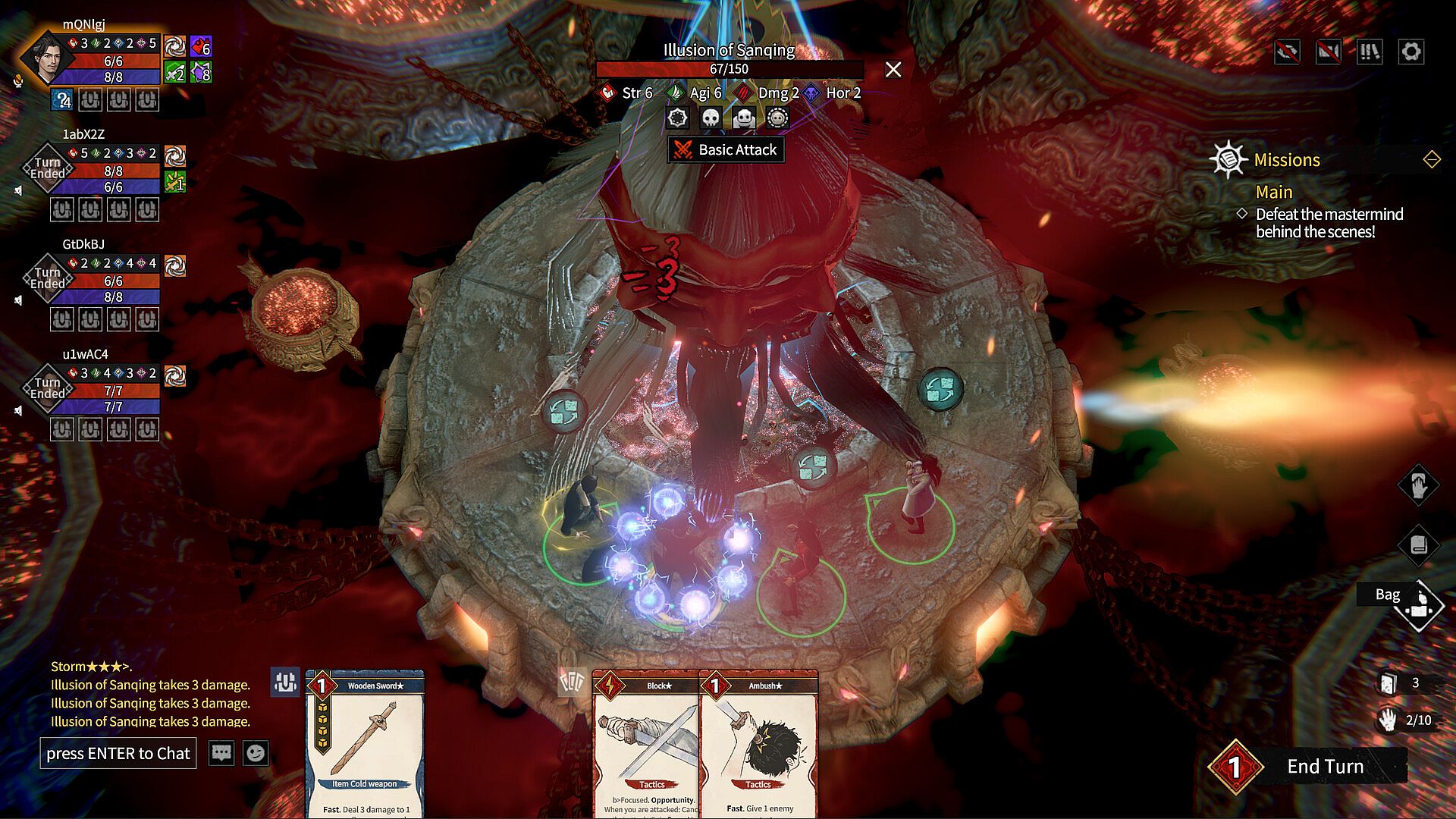Open the gear settings menu
The height and width of the screenshot is (819, 1456).
(1410, 52)
